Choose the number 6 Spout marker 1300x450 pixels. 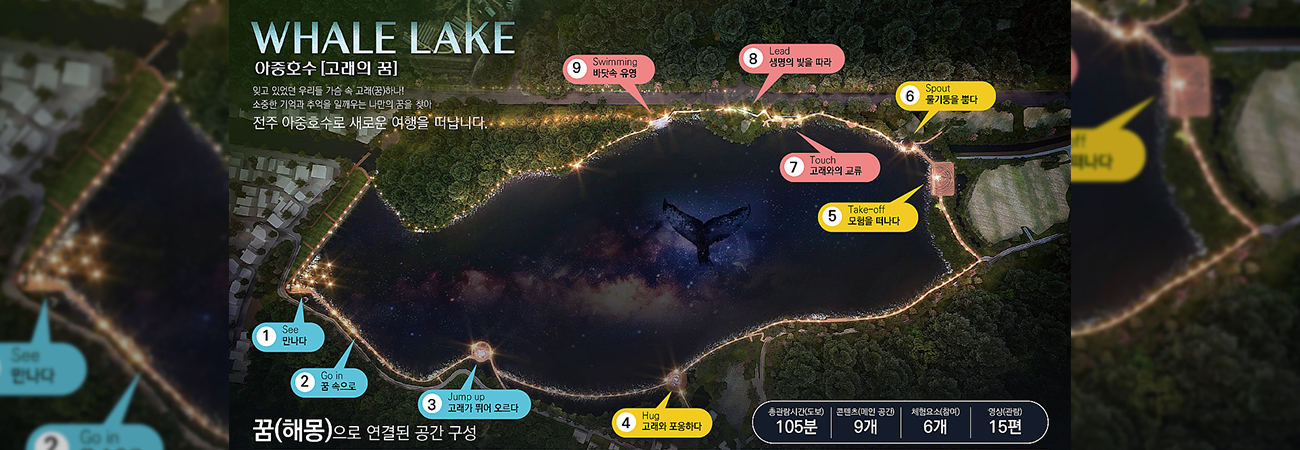pyautogui.click(x=945, y=96)
